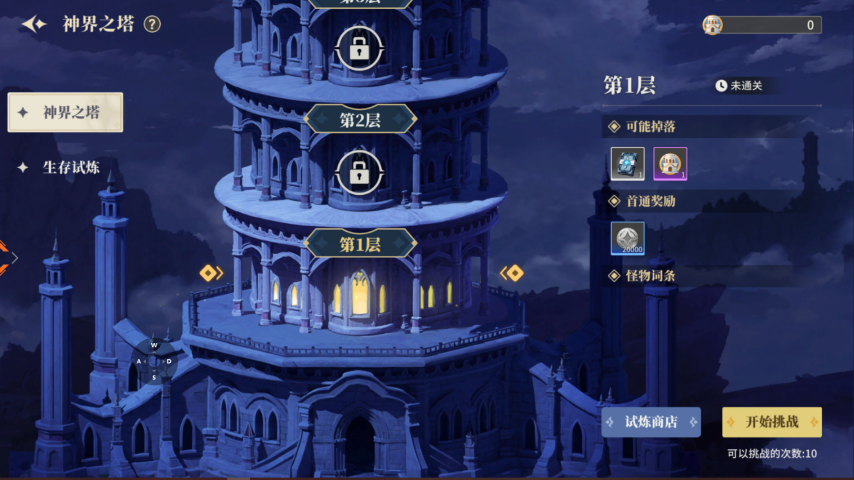
Task: Go back using the arrow beside 神界之塔
Action: coord(34,24)
